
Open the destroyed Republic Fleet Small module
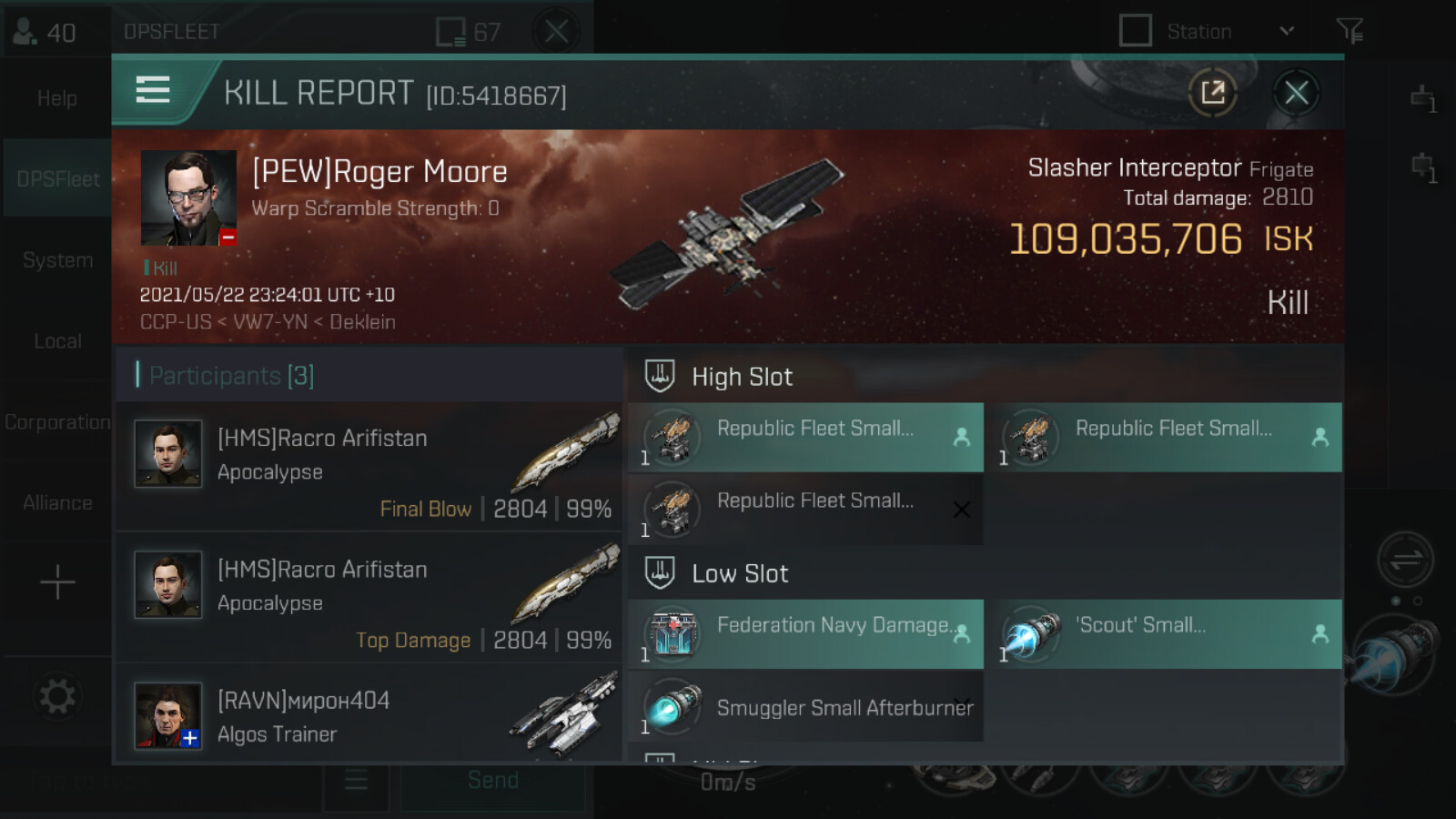click(805, 509)
